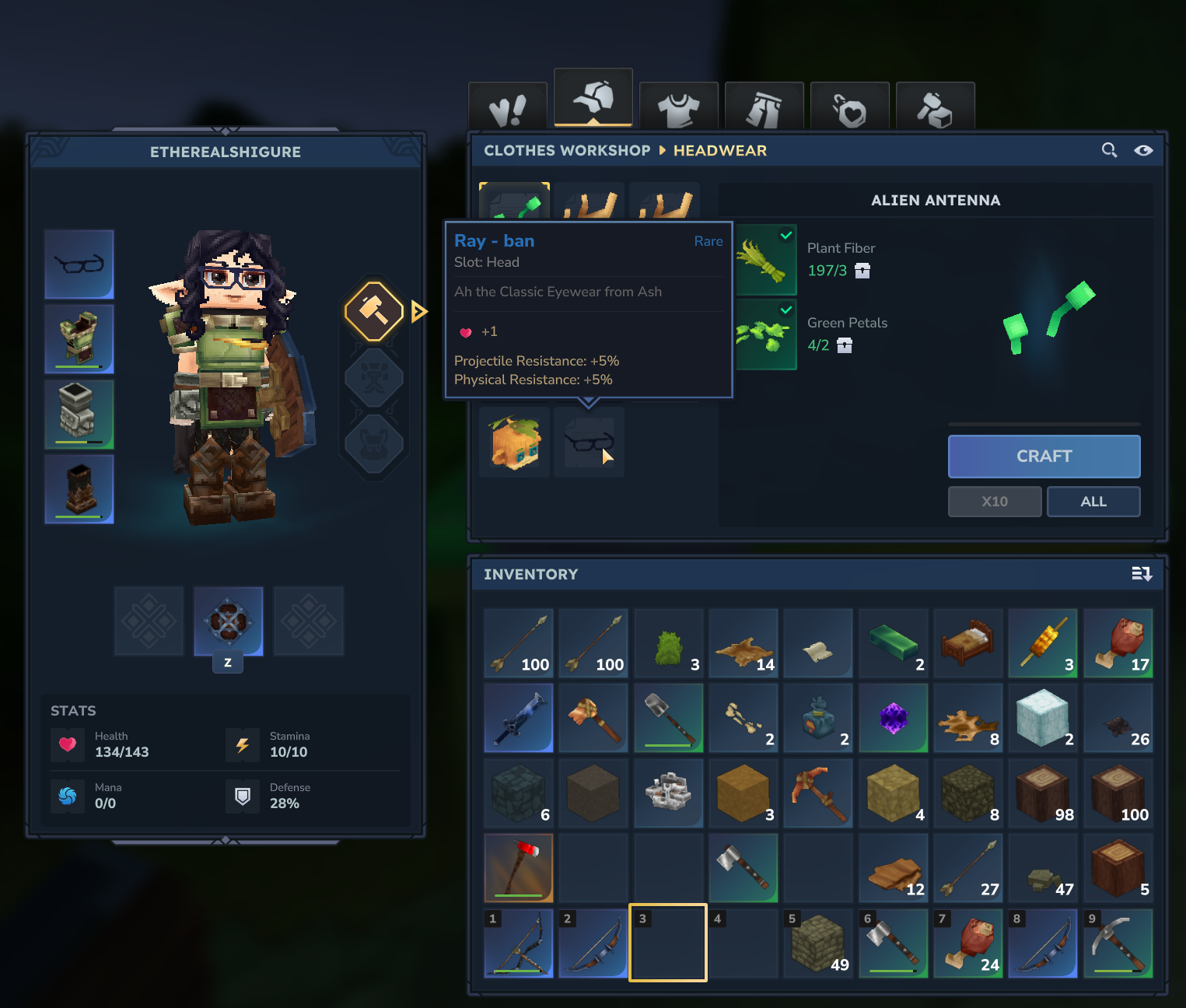Select the green bush inventory item
This screenshot has width=1186, height=1008.
click(668, 644)
